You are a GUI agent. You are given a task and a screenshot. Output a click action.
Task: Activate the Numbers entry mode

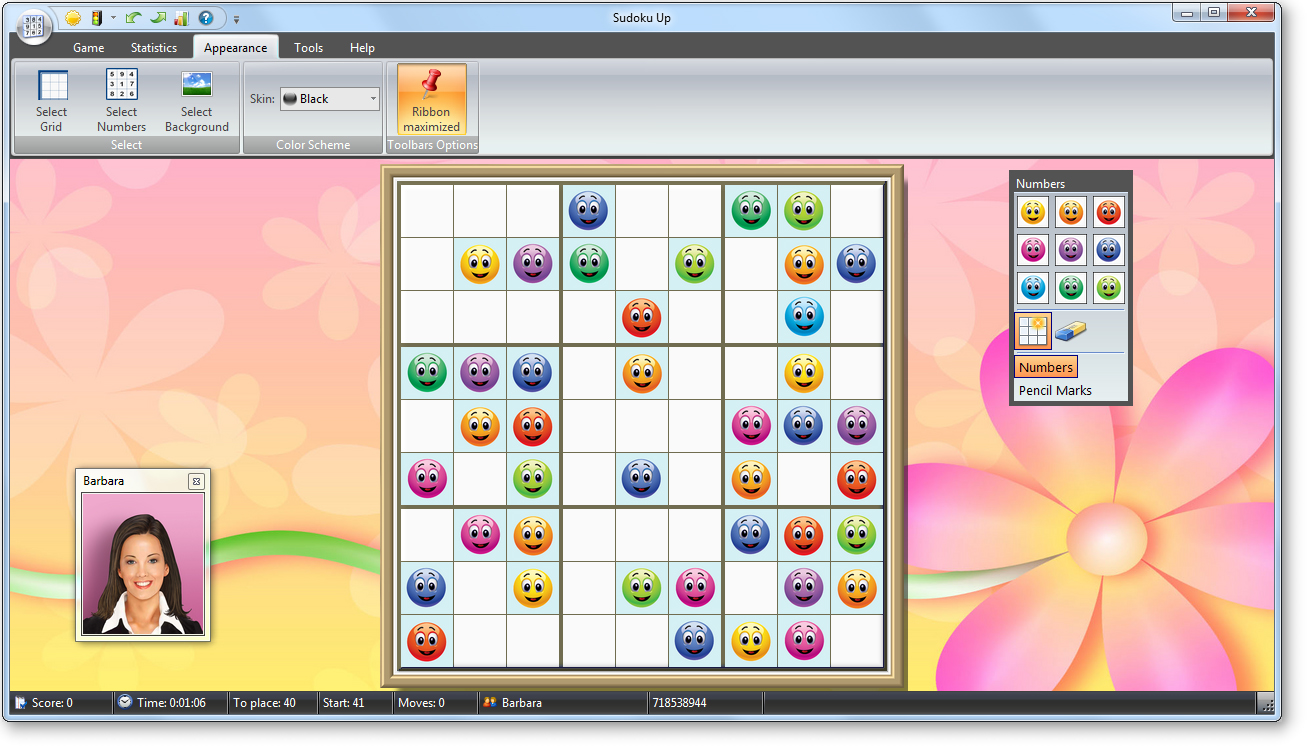pos(1046,367)
